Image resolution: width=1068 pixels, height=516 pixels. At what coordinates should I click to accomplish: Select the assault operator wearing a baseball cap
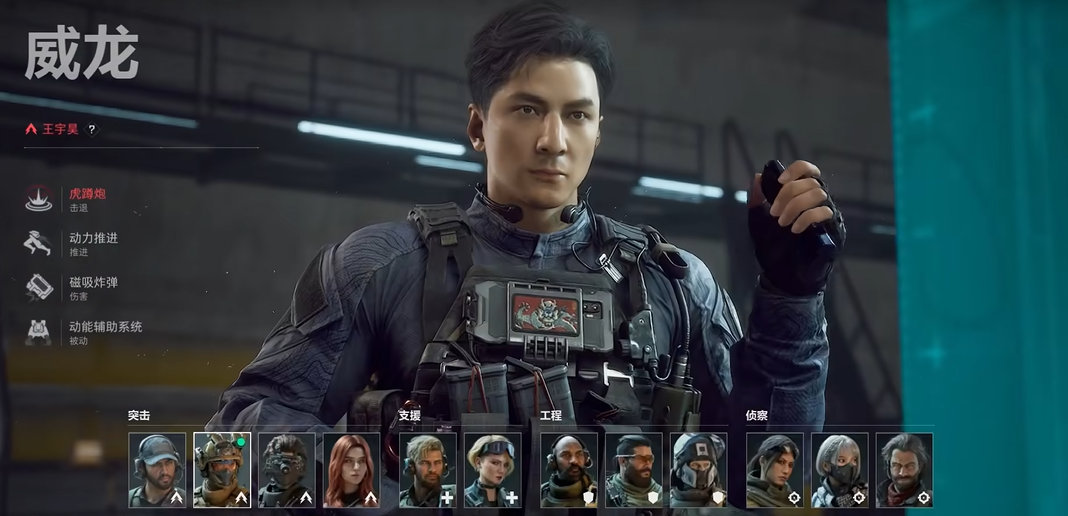coord(157,469)
